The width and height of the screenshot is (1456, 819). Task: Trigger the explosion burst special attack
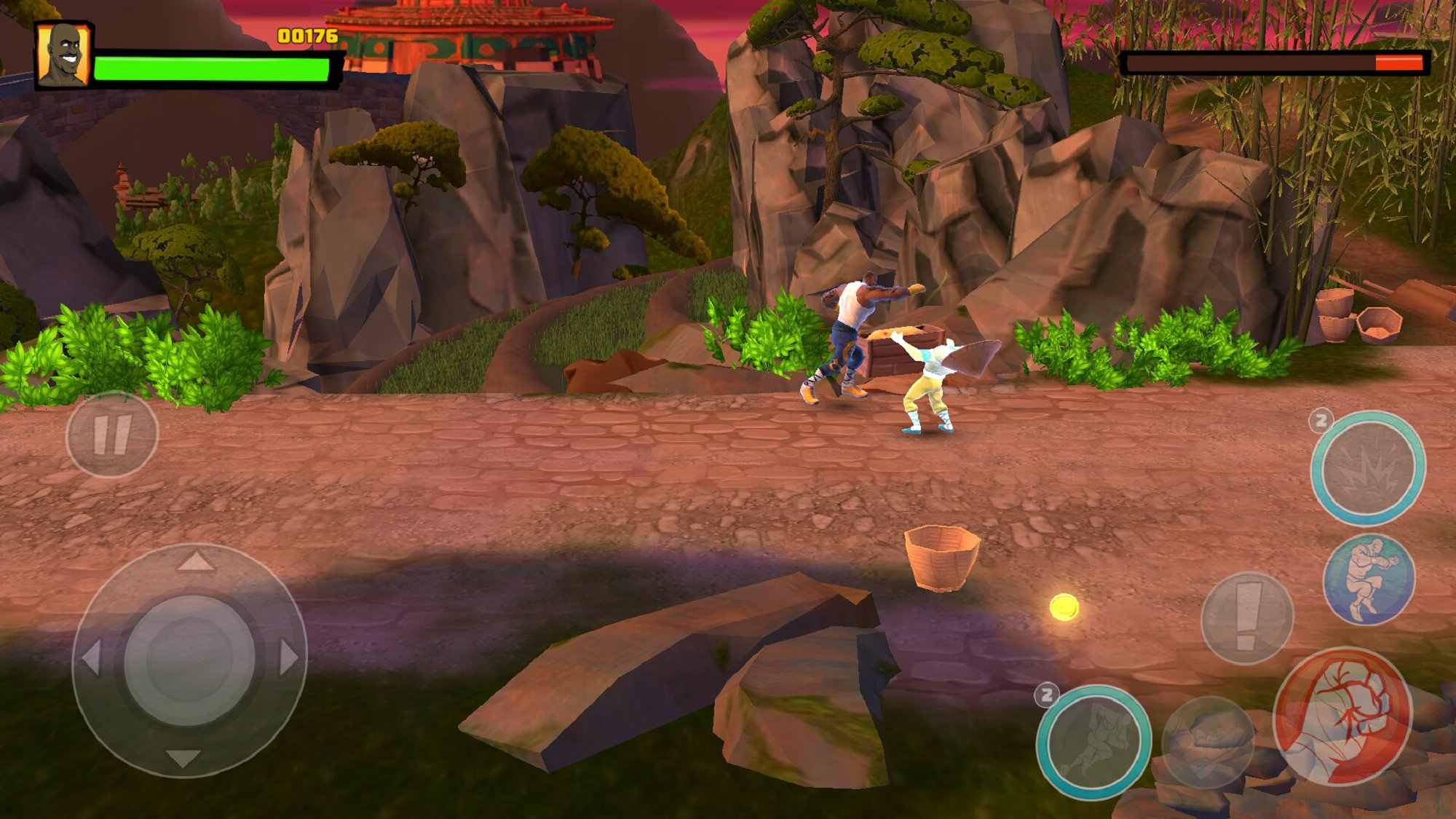pos(1367,467)
